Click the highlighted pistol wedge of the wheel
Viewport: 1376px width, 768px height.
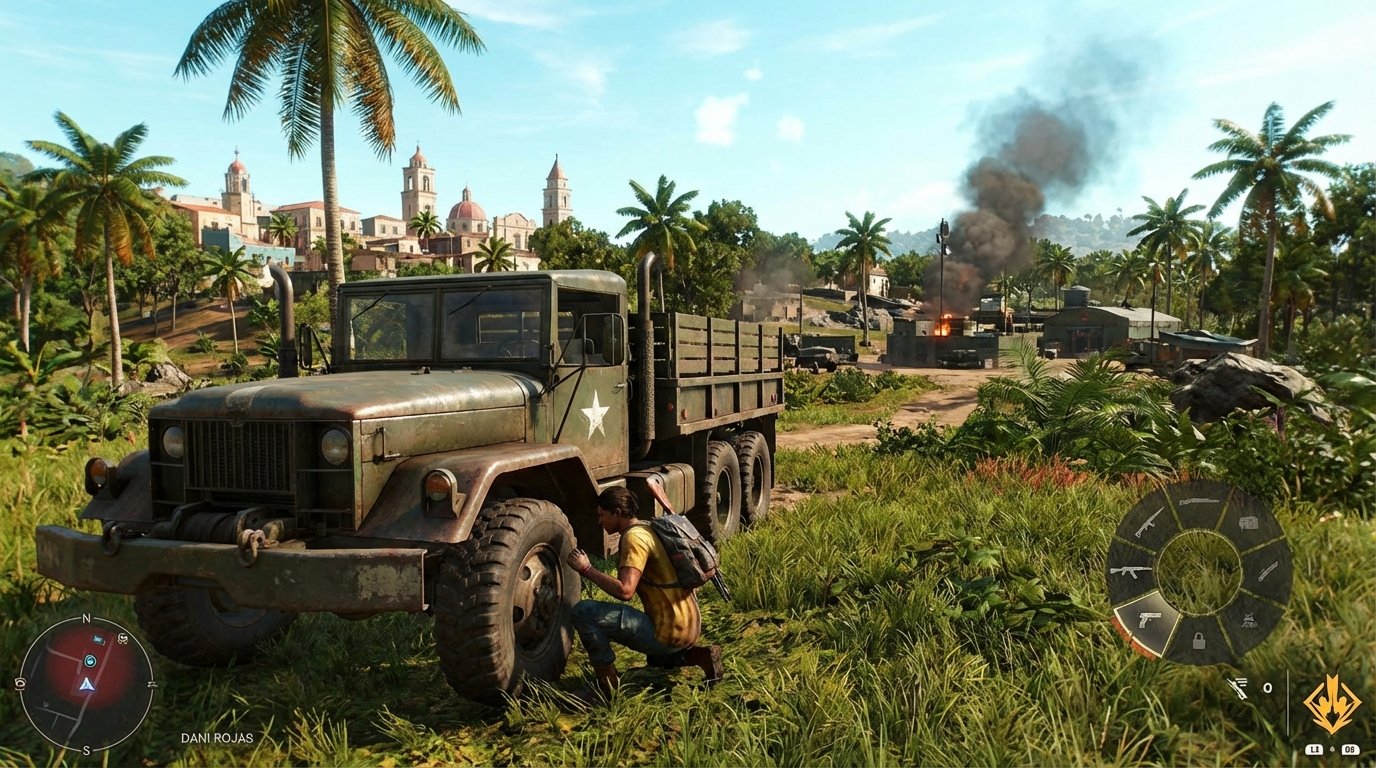click(x=1150, y=618)
